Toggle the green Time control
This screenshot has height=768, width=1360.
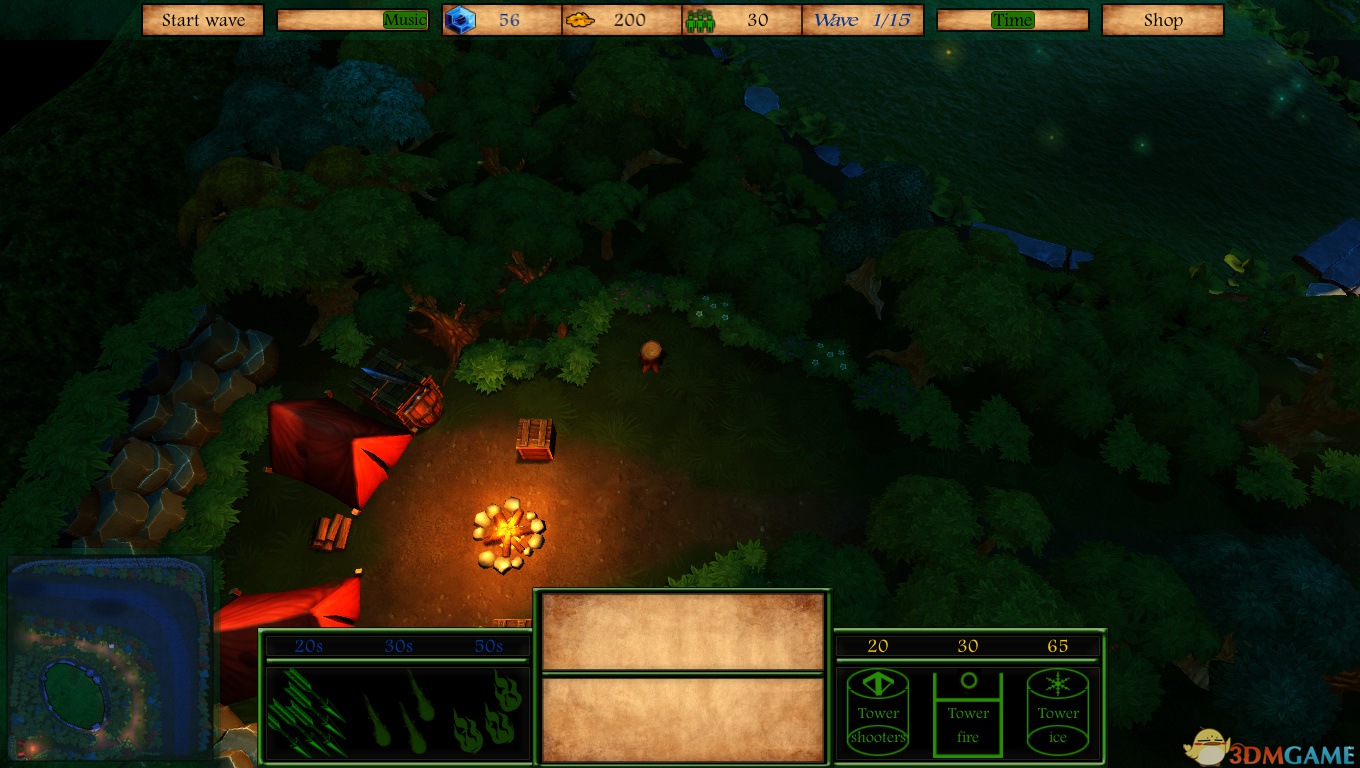point(1012,20)
